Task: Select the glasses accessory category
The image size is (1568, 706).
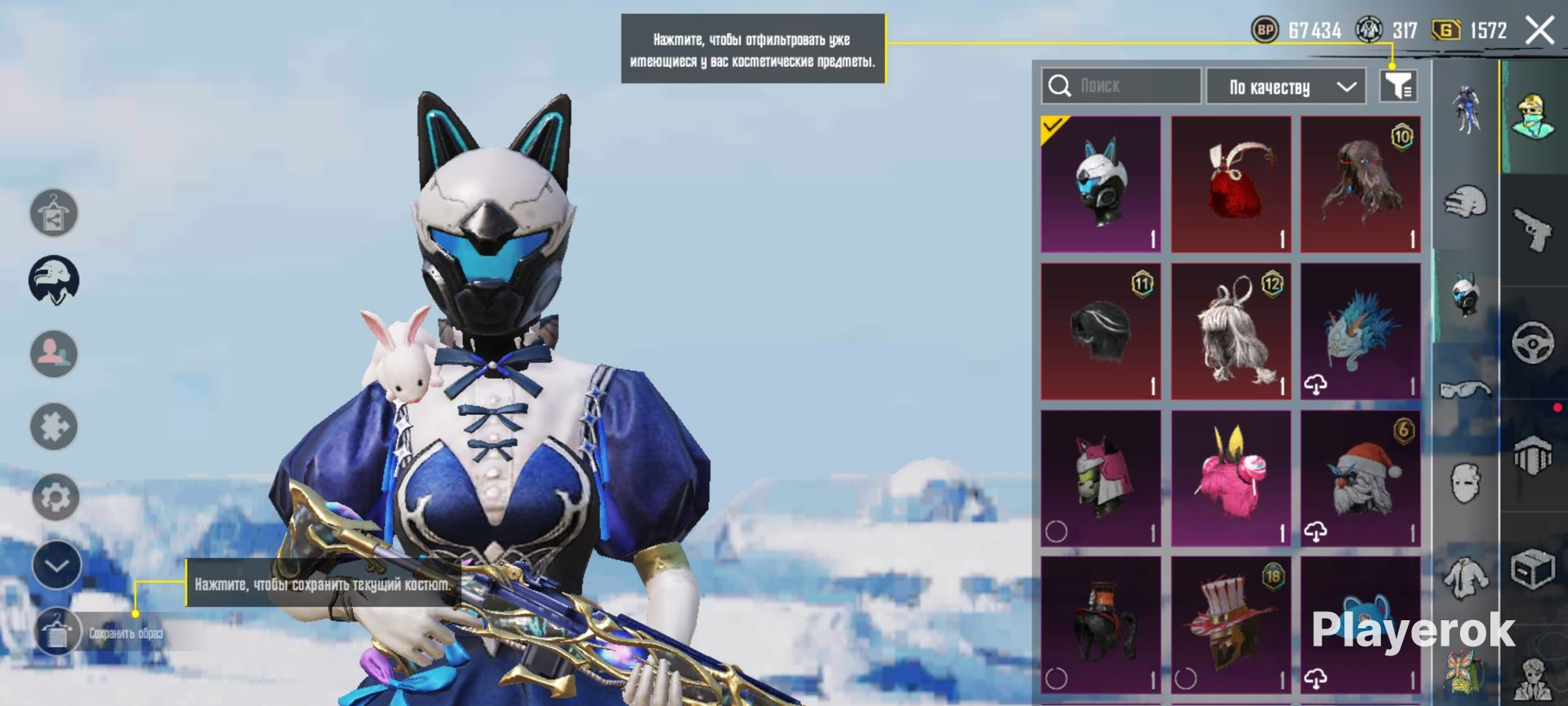Action: coord(1465,390)
